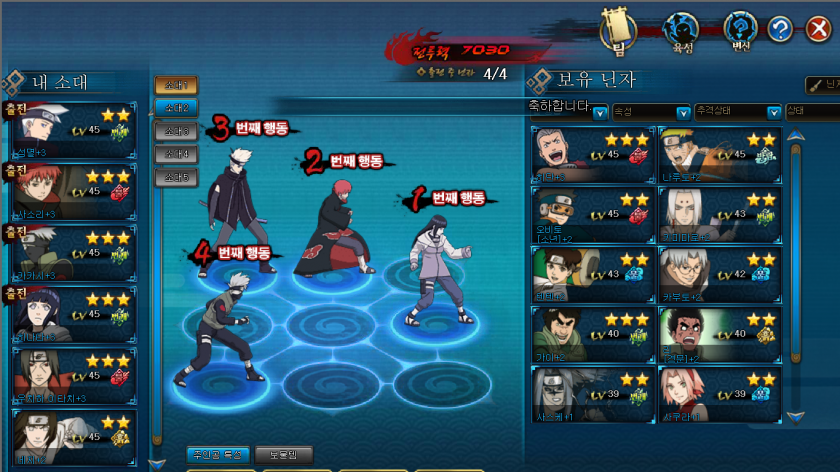Screen dimensions: 840x472
Task: Open the ninja training silhouette icon
Action: [x=680, y=30]
